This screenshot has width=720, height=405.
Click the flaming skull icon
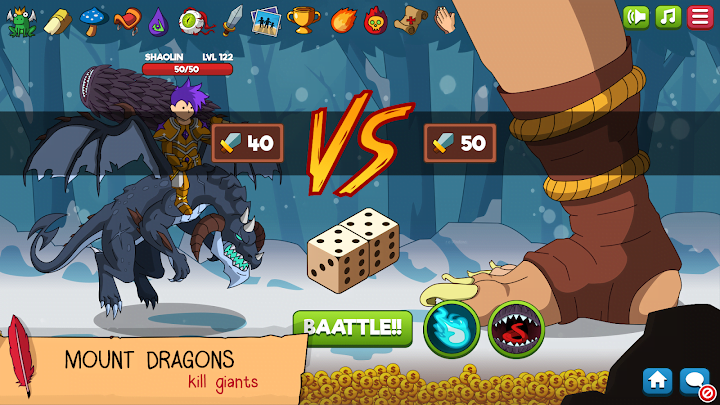[x=375, y=19]
